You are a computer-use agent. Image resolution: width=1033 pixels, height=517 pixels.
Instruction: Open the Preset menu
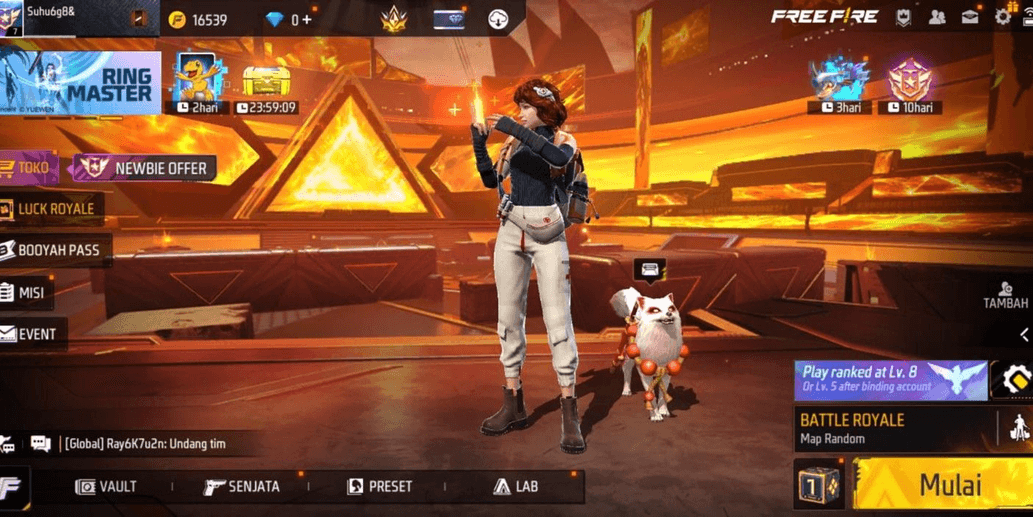pos(379,487)
